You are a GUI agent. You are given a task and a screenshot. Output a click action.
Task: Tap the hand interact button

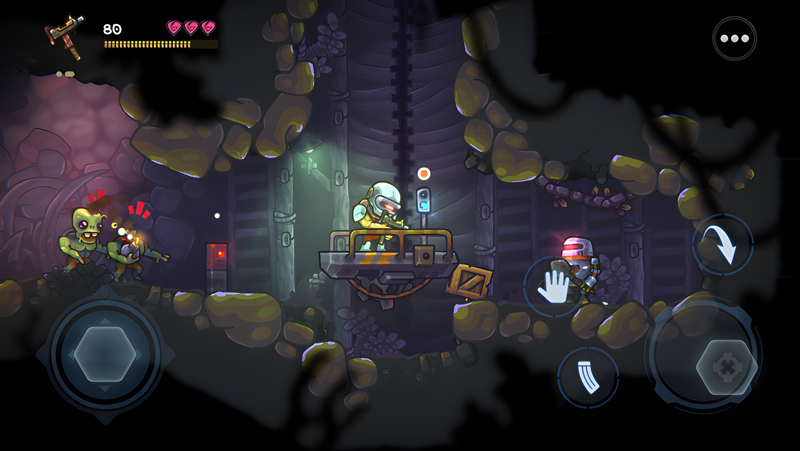(553, 287)
